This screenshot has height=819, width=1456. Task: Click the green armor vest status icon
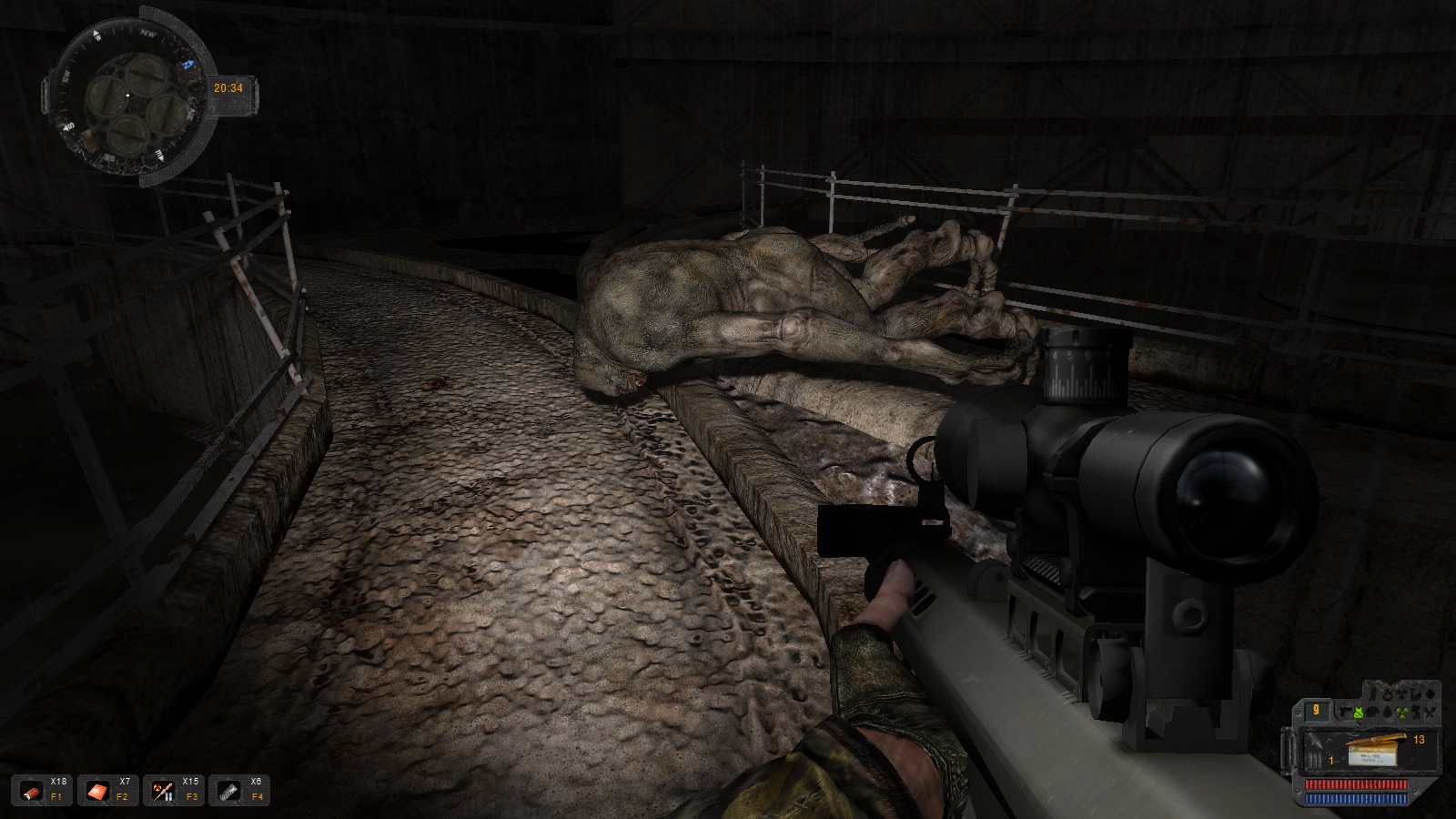[1358, 712]
